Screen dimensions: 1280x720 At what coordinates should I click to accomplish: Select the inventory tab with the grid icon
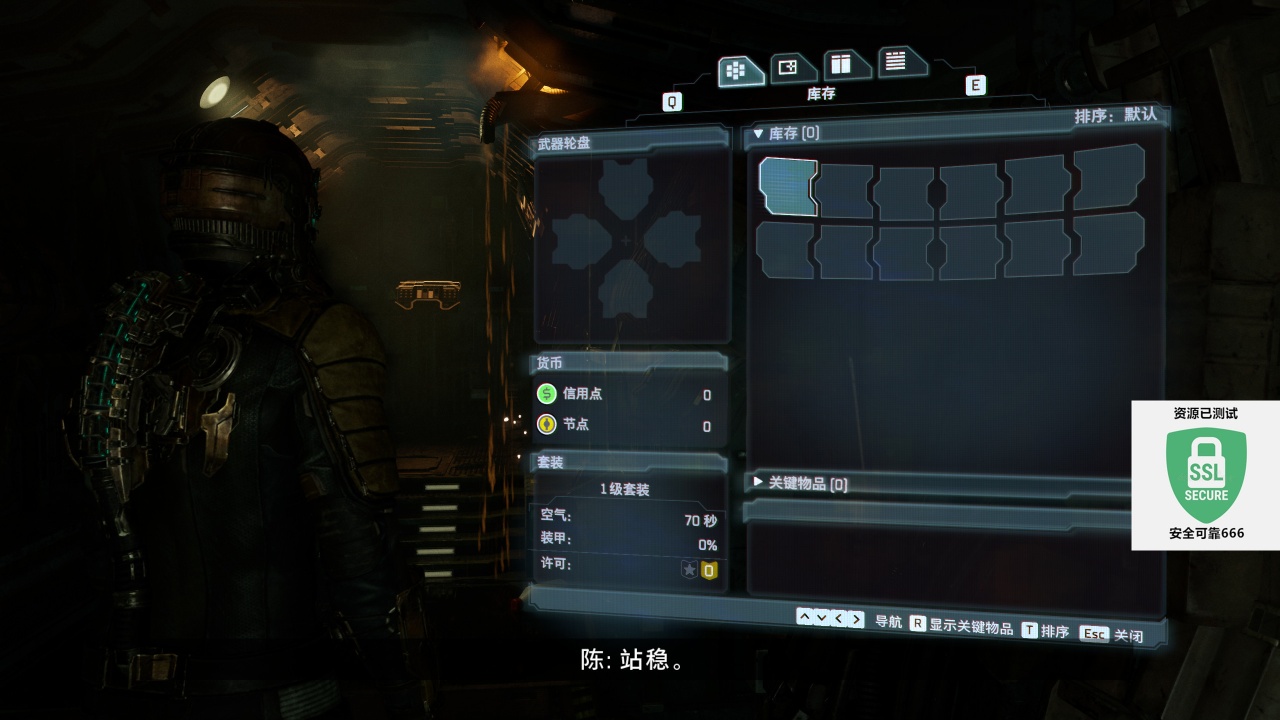738,70
